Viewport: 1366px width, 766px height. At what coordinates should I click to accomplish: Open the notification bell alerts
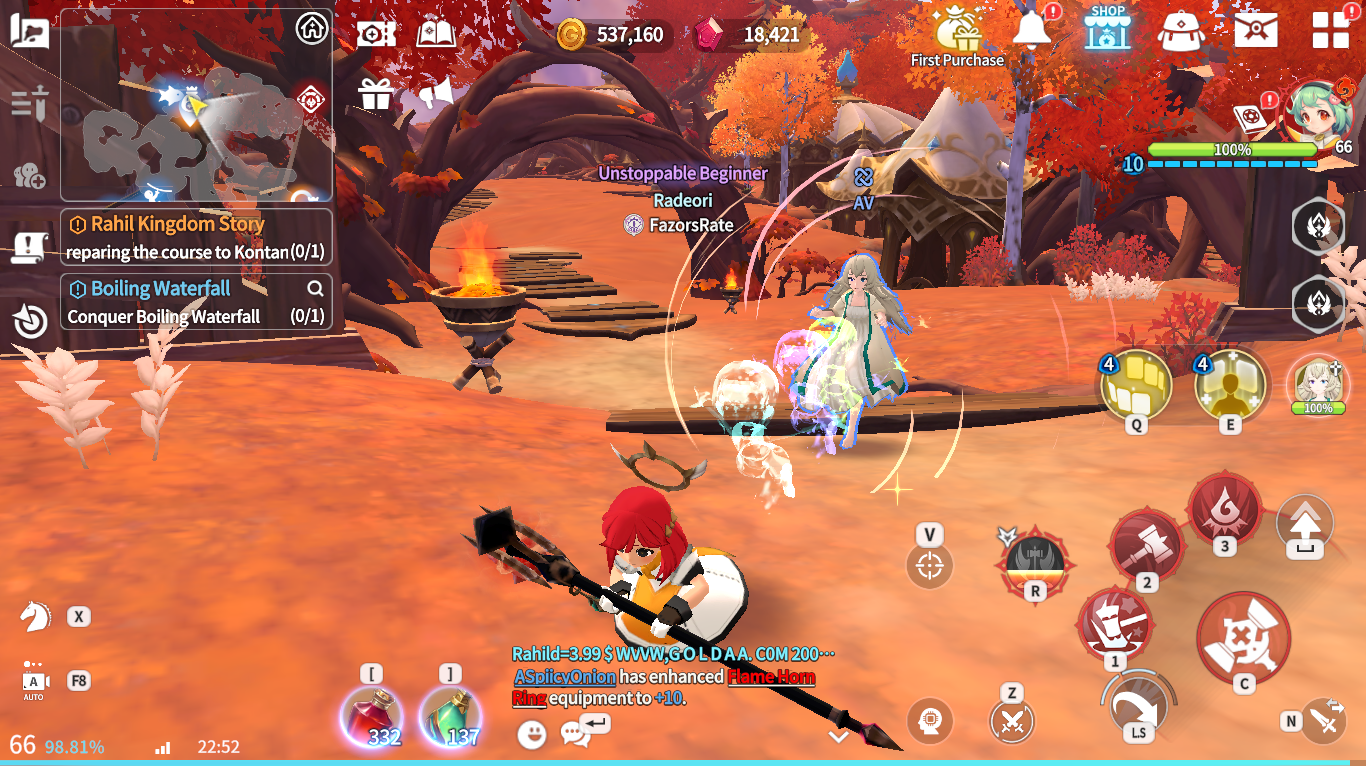click(x=1032, y=30)
